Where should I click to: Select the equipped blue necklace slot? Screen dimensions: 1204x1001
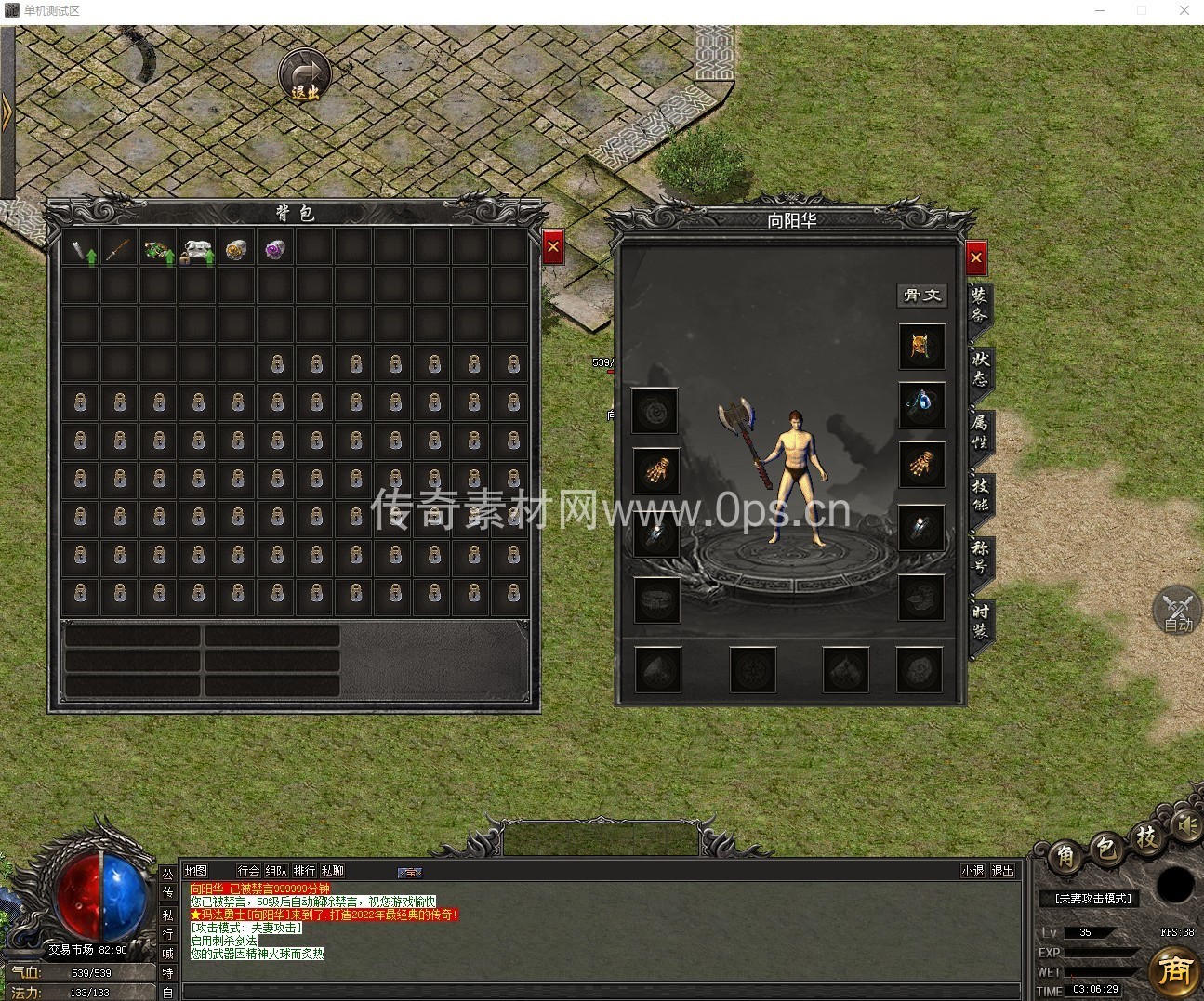point(921,404)
